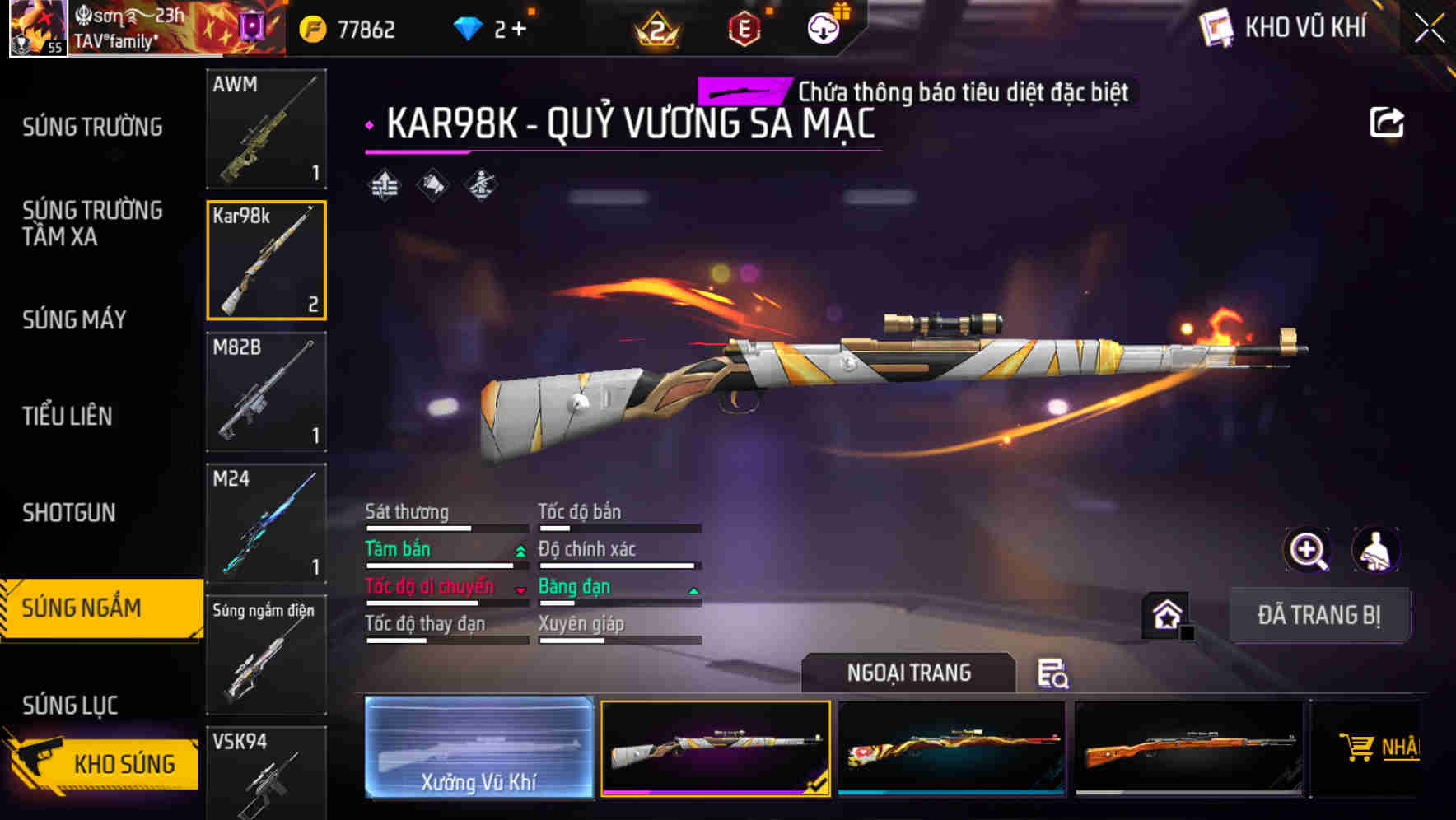
Task: Switch to the NGOẠI TRANG tab
Action: 910,672
